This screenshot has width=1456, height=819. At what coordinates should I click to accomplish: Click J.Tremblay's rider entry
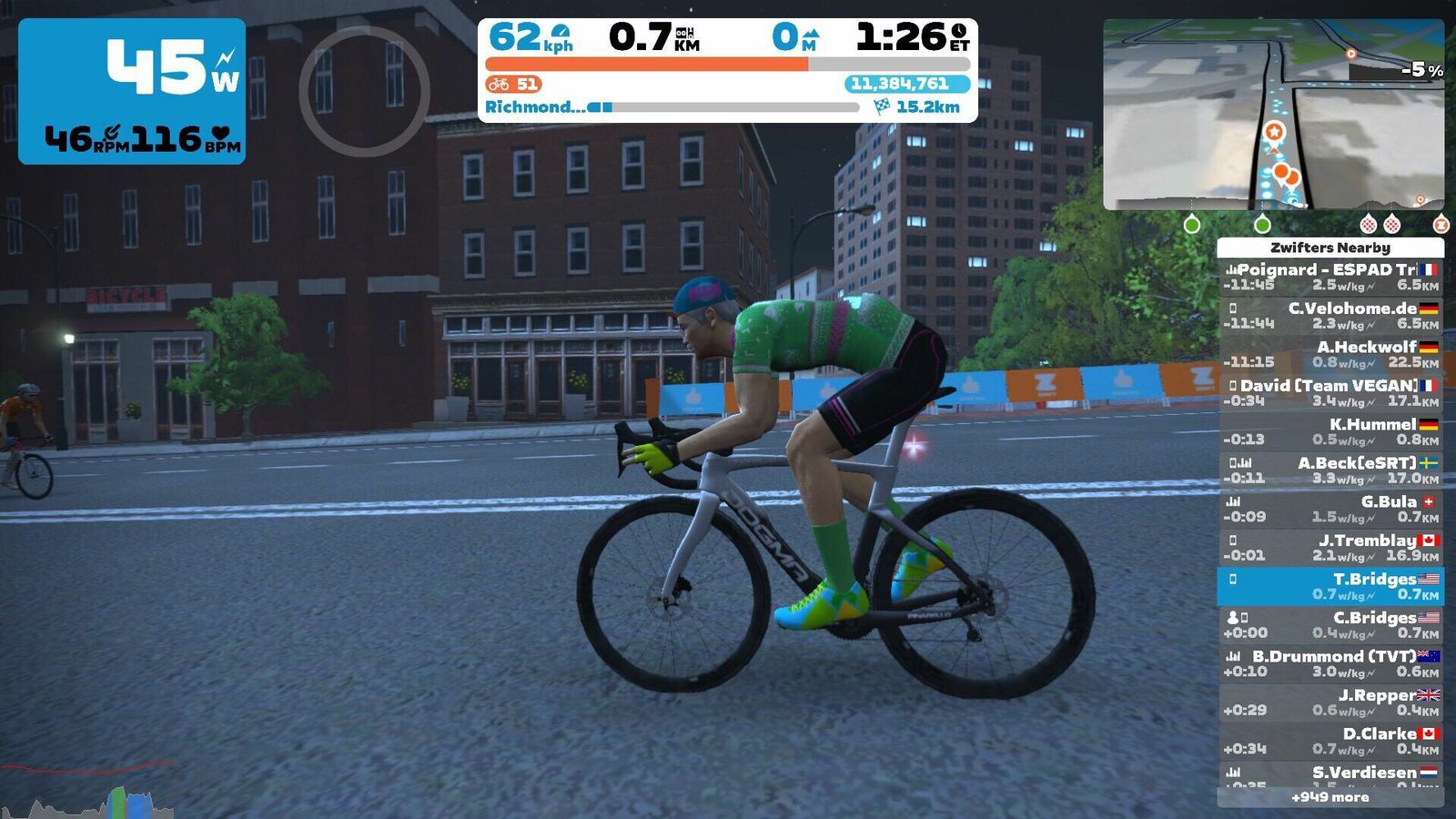coord(1330,548)
